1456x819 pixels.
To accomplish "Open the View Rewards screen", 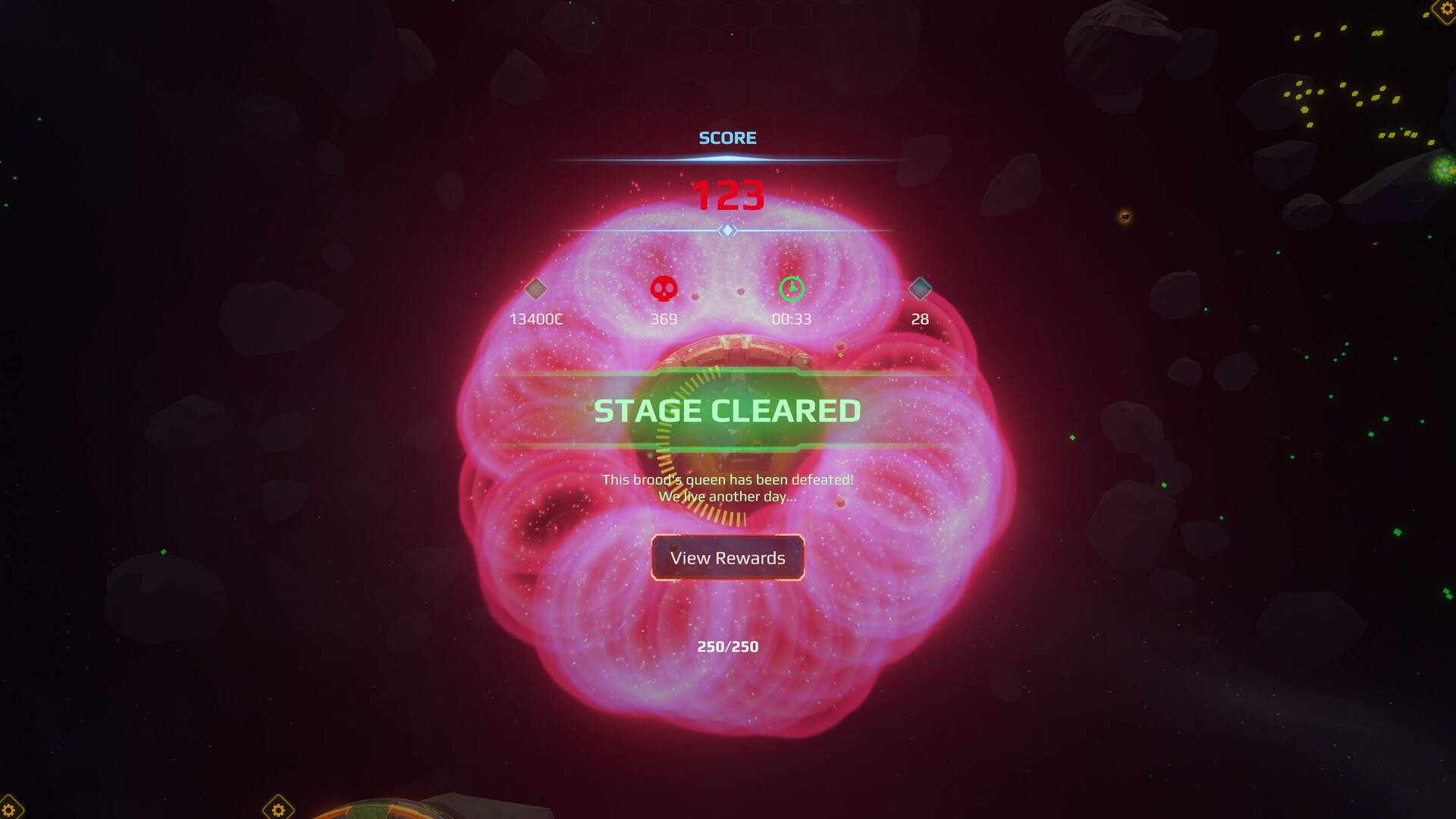I will pos(727,558).
